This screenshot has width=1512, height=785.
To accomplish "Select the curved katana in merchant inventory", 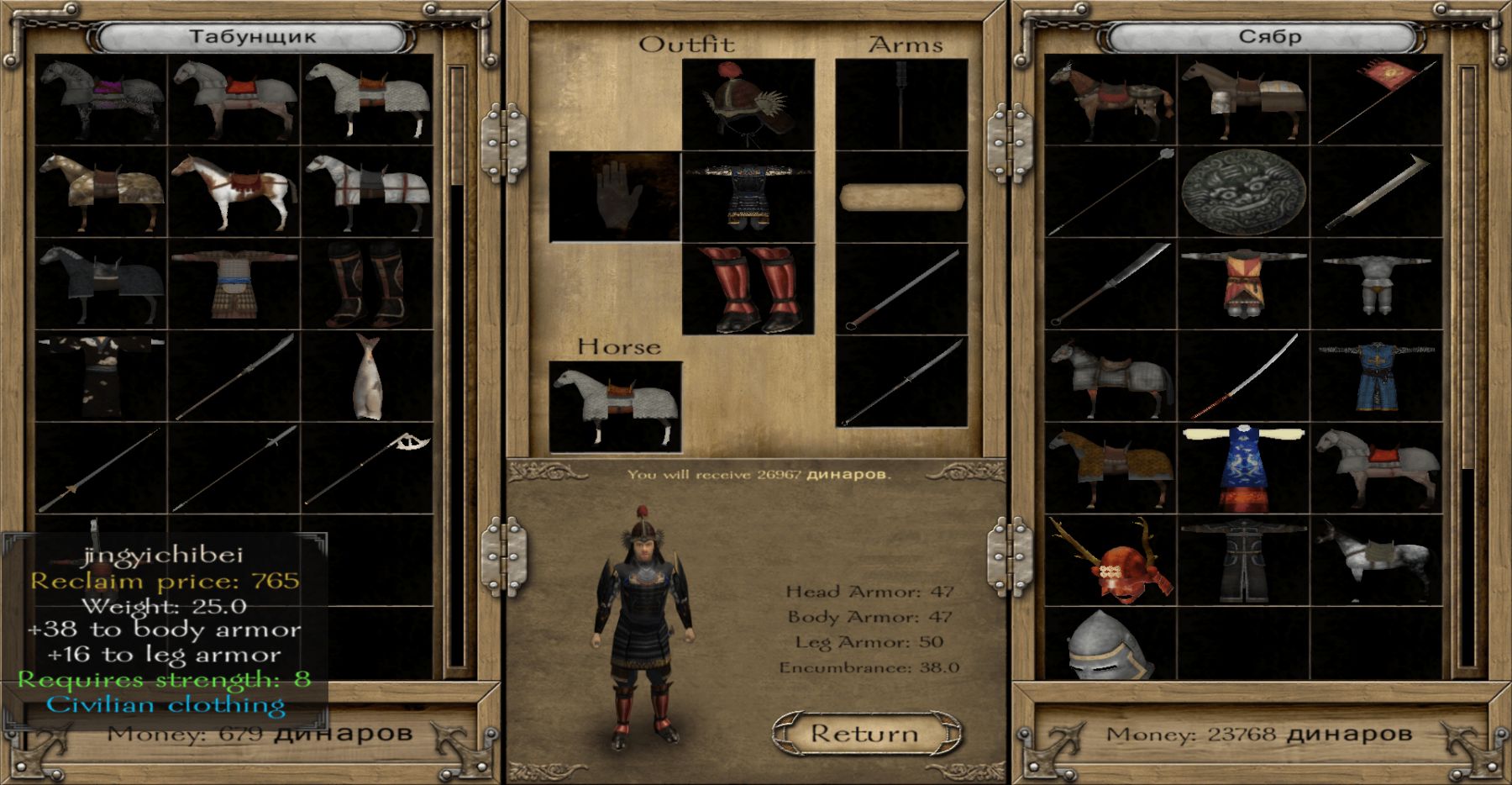I will (1243, 377).
